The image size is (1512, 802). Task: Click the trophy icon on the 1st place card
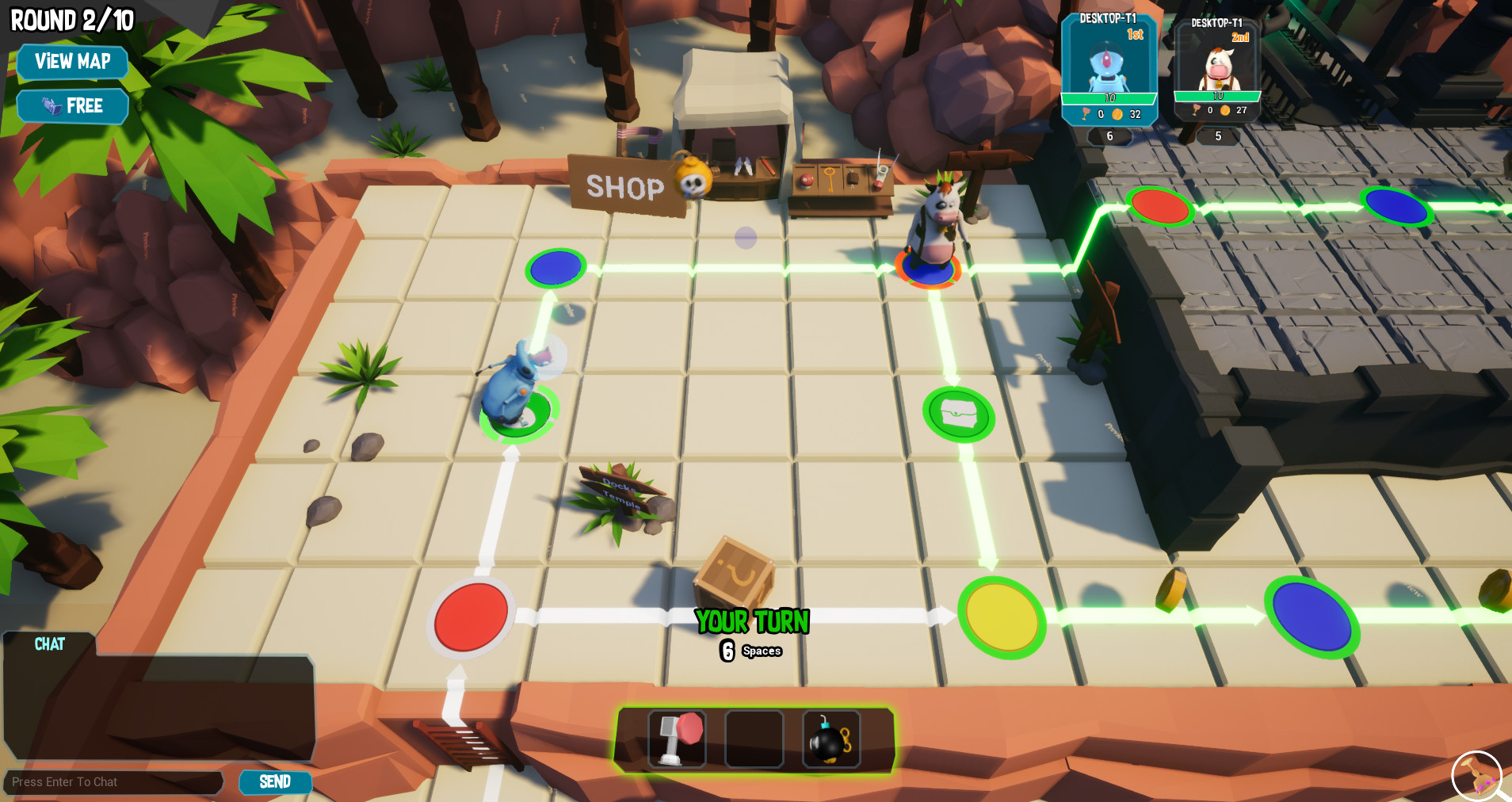pos(1086,113)
